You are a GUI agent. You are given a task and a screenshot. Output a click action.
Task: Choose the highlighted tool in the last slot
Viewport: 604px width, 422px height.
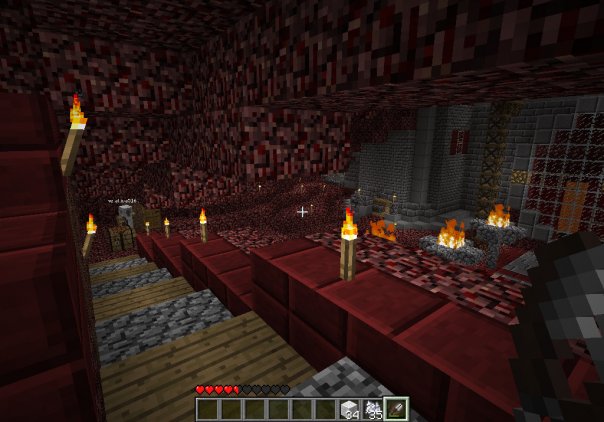(x=398, y=408)
